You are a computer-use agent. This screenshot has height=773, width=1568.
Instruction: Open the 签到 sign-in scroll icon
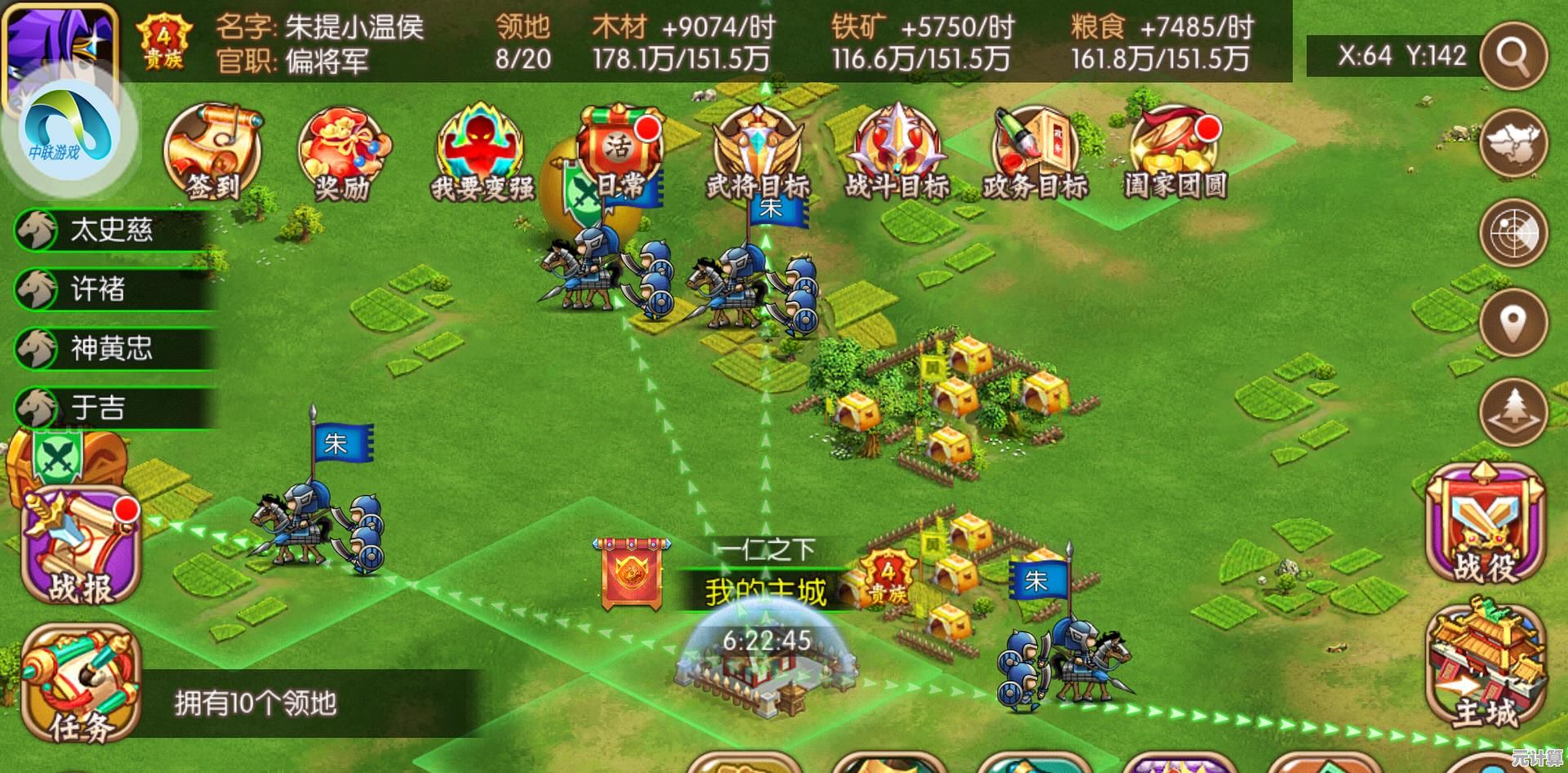213,152
